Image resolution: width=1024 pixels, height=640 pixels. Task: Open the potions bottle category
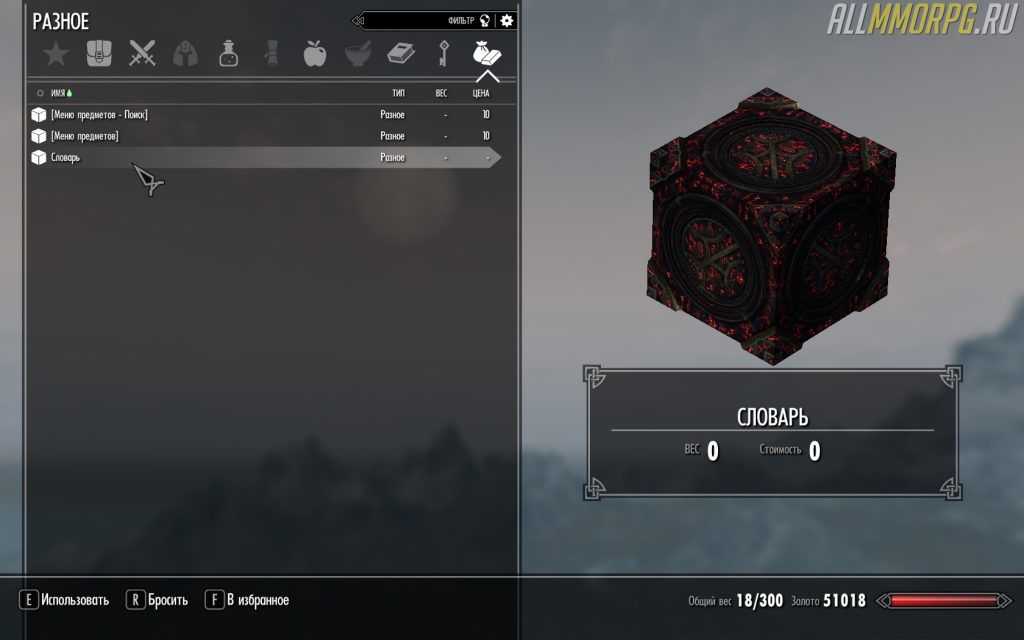click(228, 54)
